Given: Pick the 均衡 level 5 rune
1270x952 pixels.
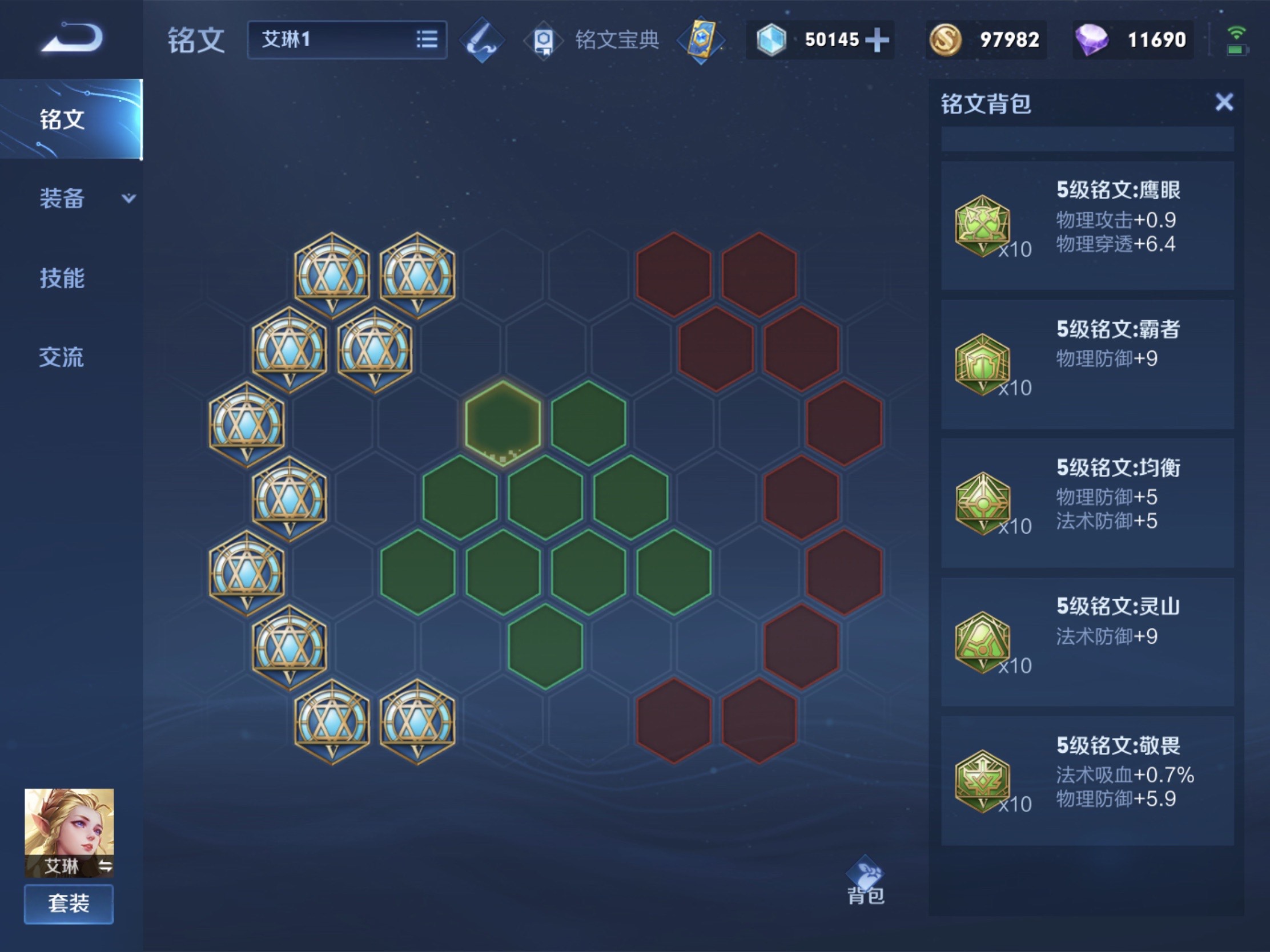Looking at the screenshot, I should [x=1087, y=503].
